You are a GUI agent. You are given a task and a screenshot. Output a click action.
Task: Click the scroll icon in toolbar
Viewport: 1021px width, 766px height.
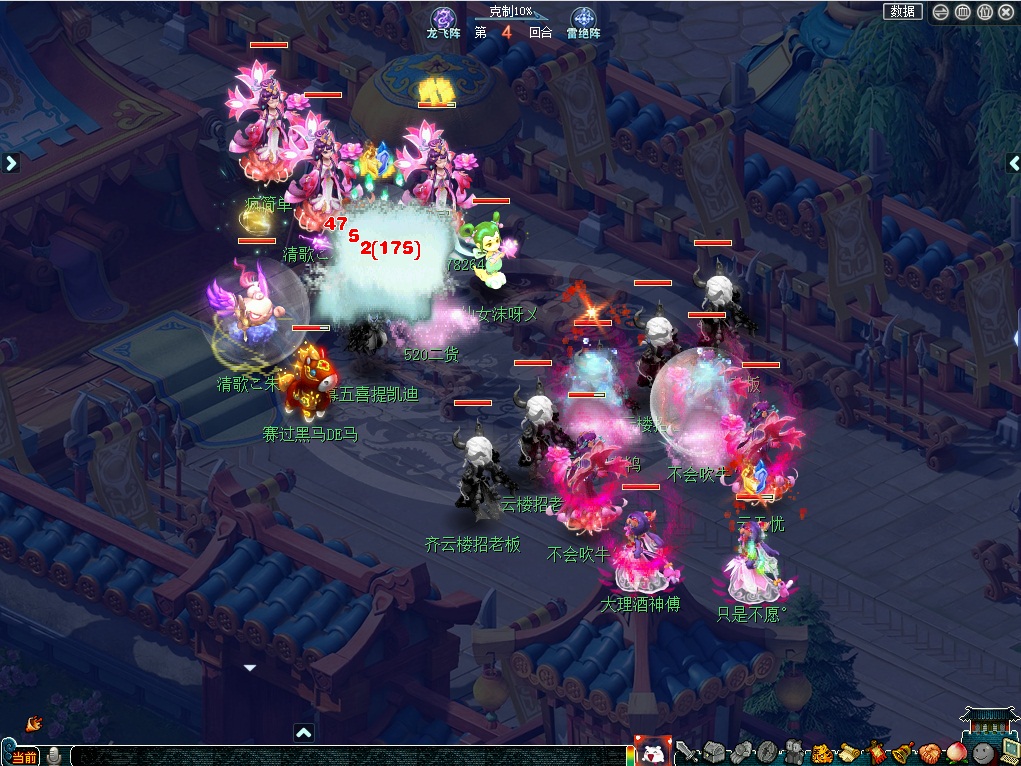pos(850,752)
